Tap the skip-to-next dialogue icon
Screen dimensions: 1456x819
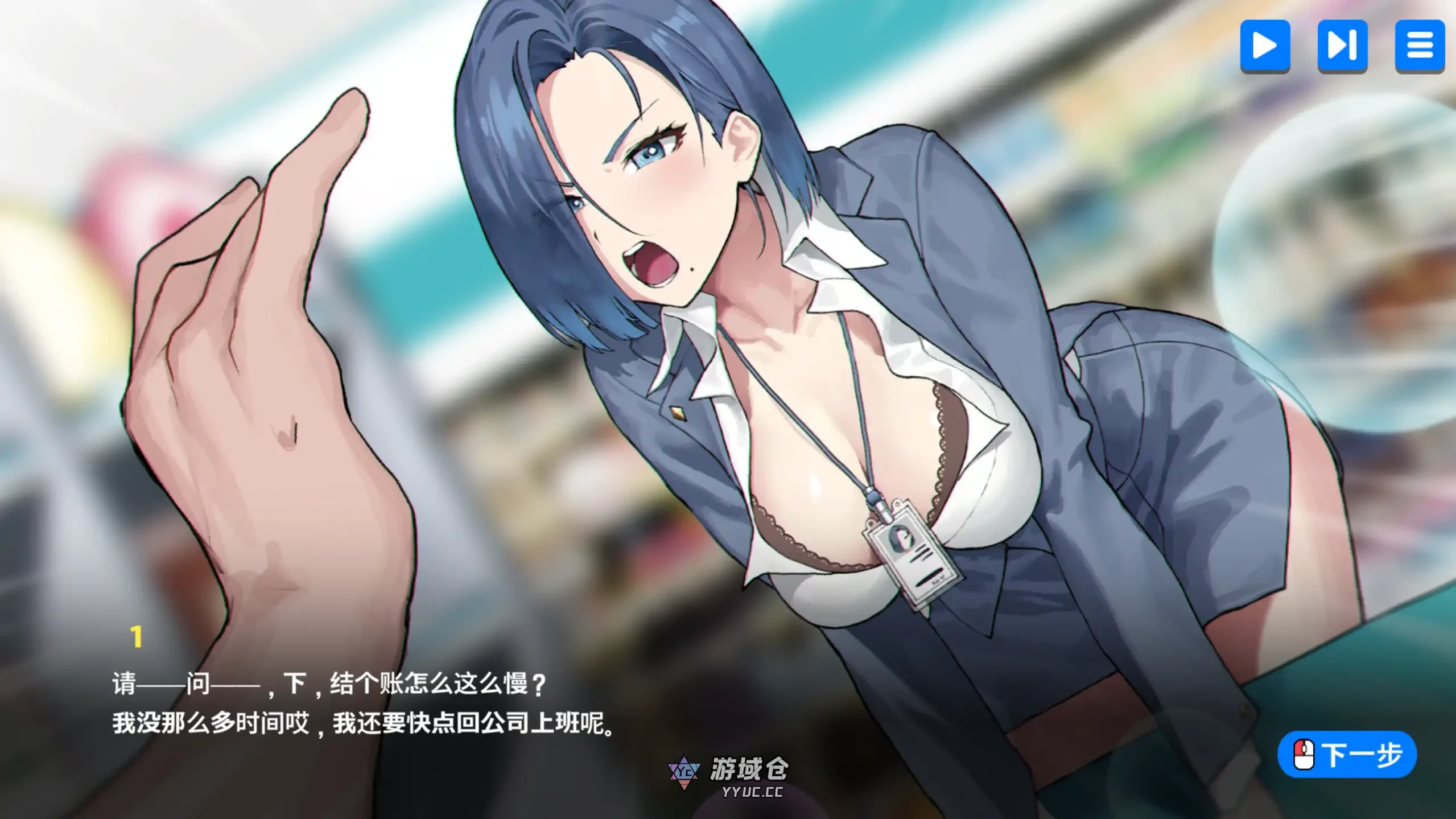pyautogui.click(x=1342, y=47)
